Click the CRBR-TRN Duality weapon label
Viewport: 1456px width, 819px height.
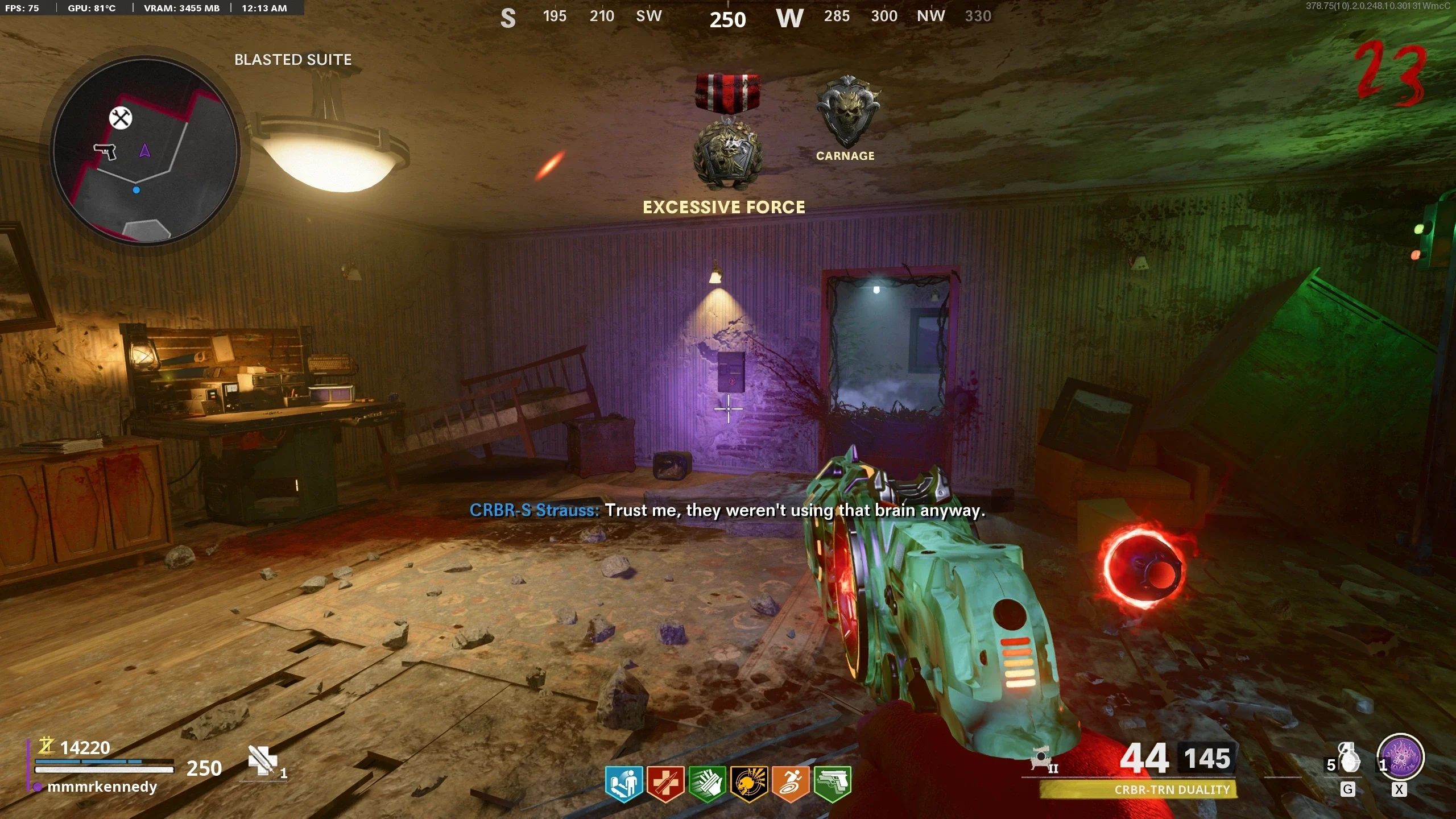coord(1172,789)
